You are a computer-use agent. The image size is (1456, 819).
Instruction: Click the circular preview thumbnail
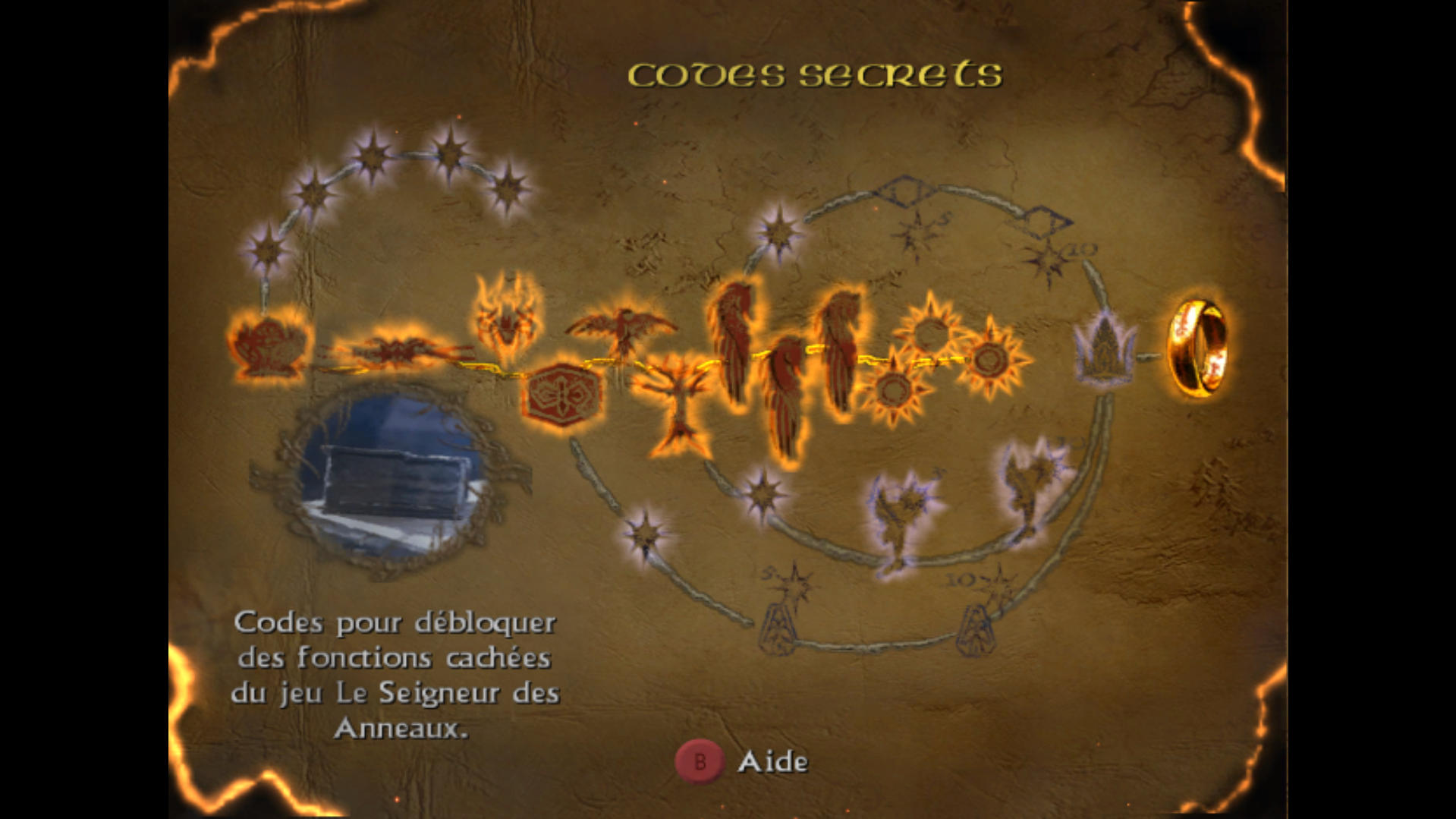[392, 480]
